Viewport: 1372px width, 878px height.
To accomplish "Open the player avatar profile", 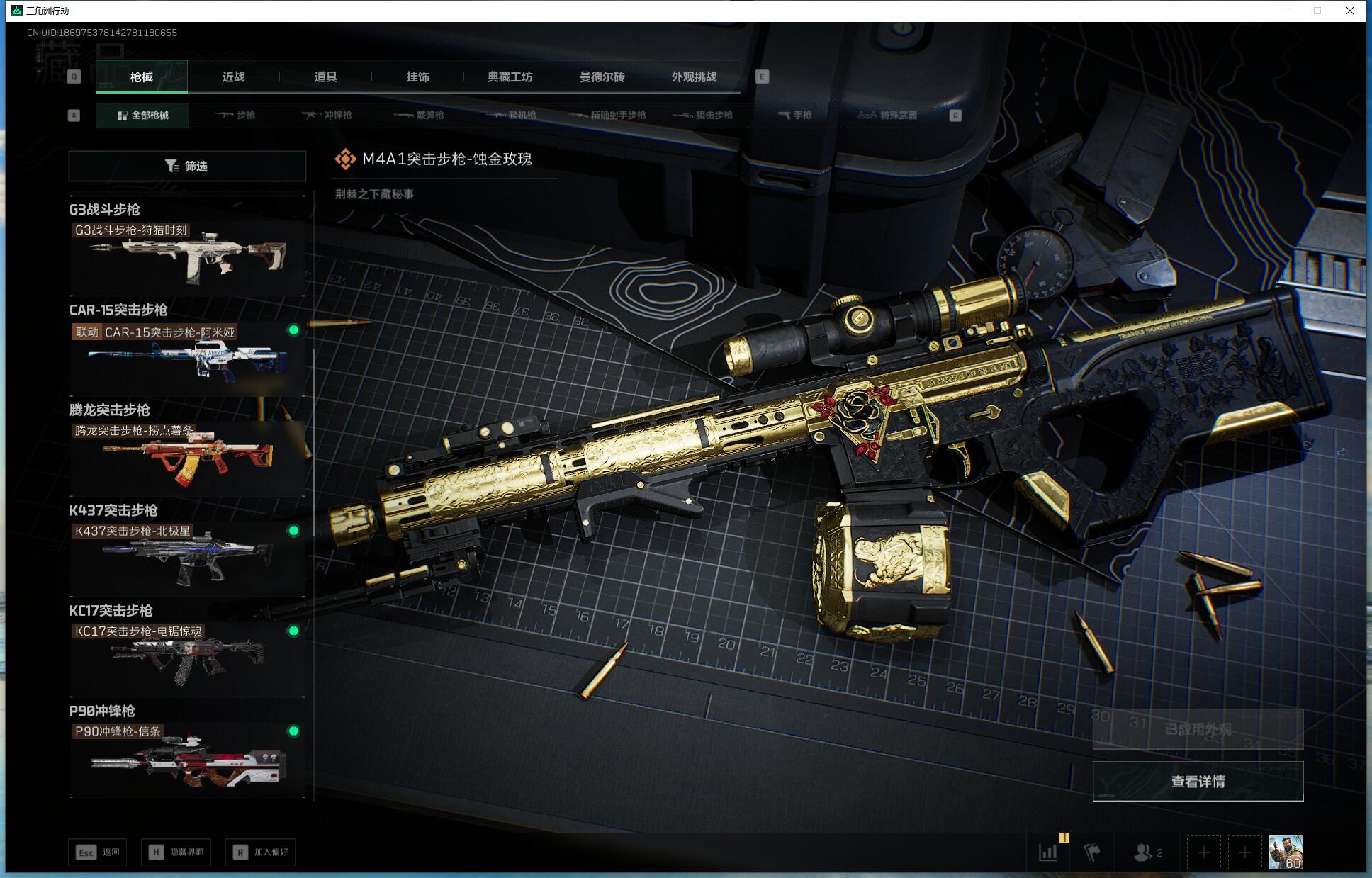I will tap(1286, 852).
